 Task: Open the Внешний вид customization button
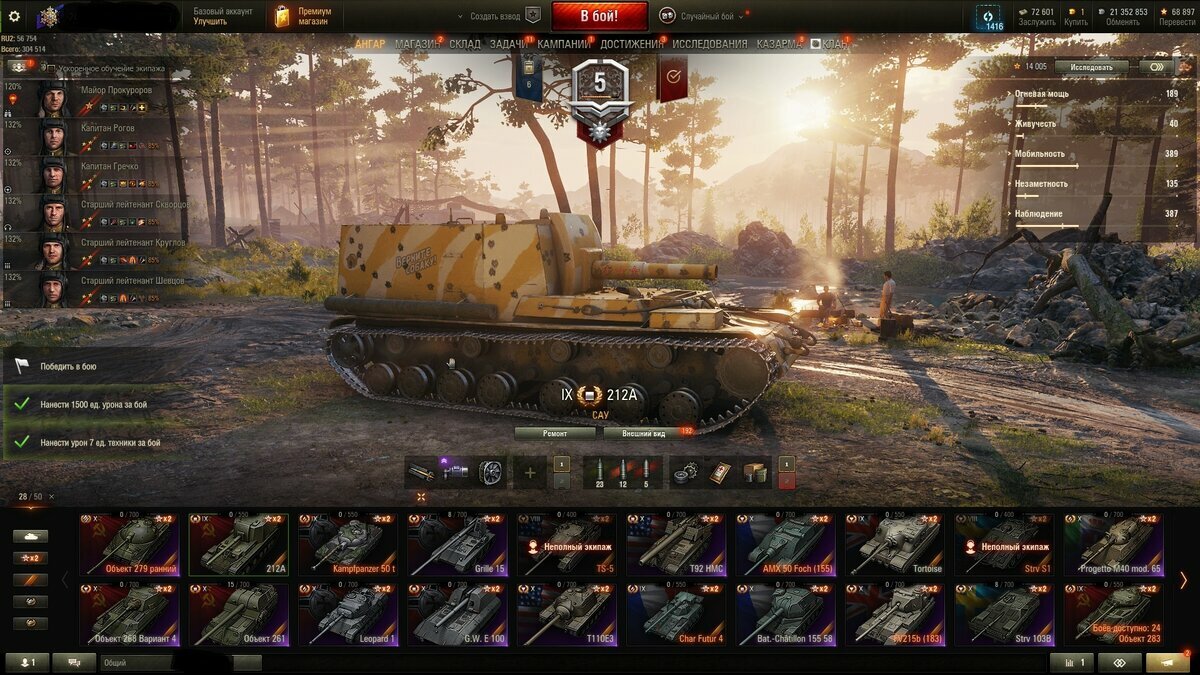point(644,433)
